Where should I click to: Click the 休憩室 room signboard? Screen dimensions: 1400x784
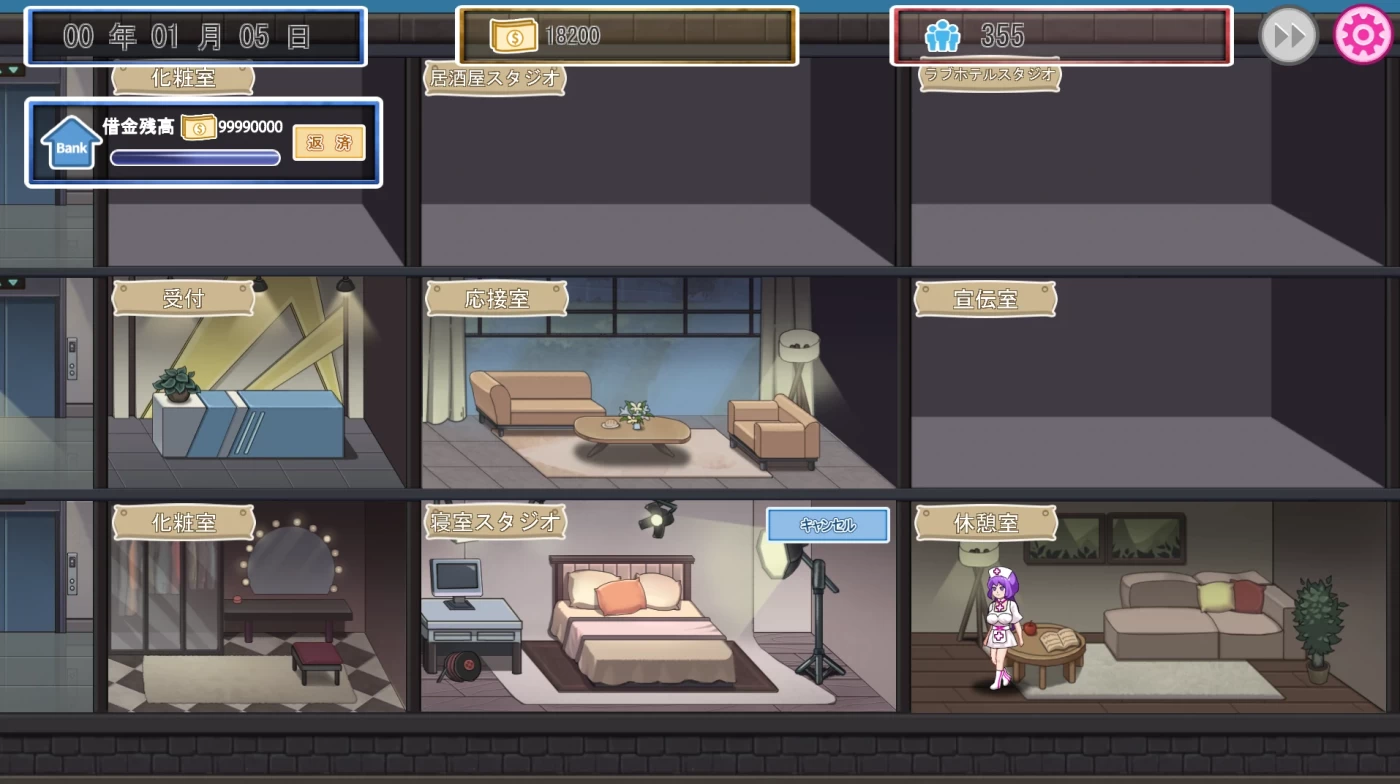pyautogui.click(x=985, y=522)
